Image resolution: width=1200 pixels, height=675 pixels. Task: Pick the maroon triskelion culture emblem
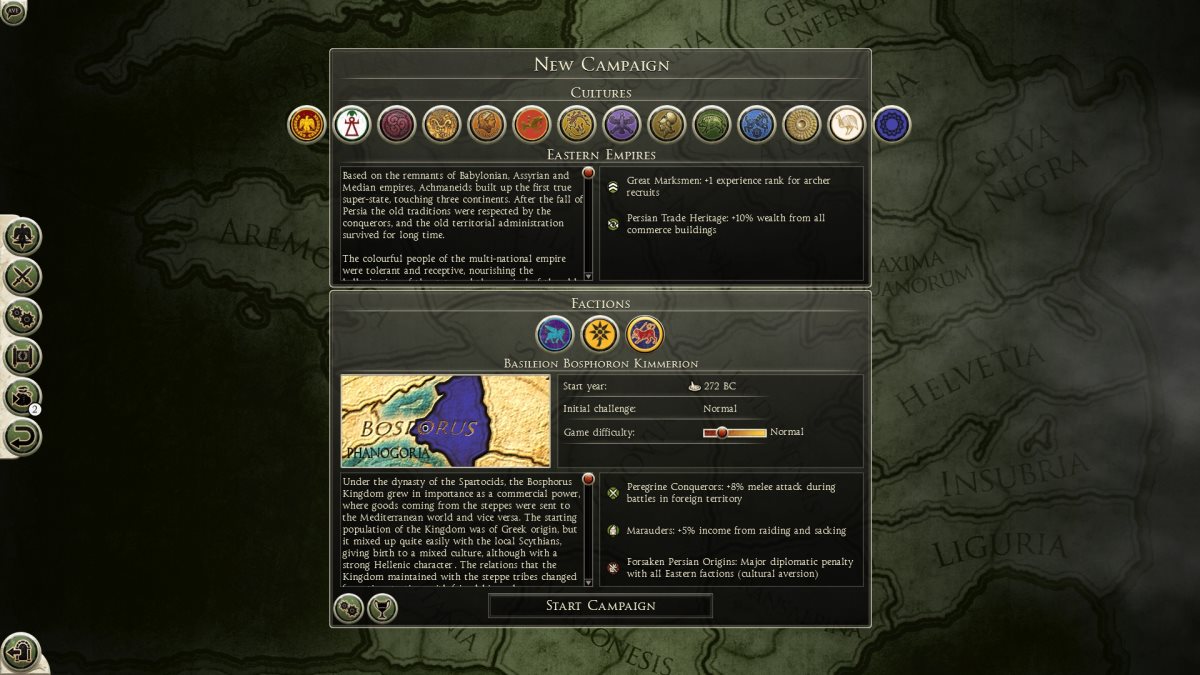(x=397, y=124)
